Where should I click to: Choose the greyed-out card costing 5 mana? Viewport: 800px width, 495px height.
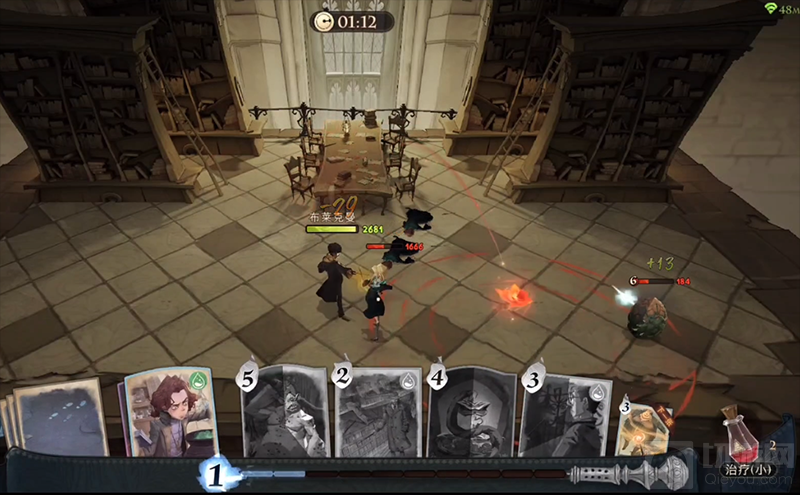pyautogui.click(x=286, y=410)
